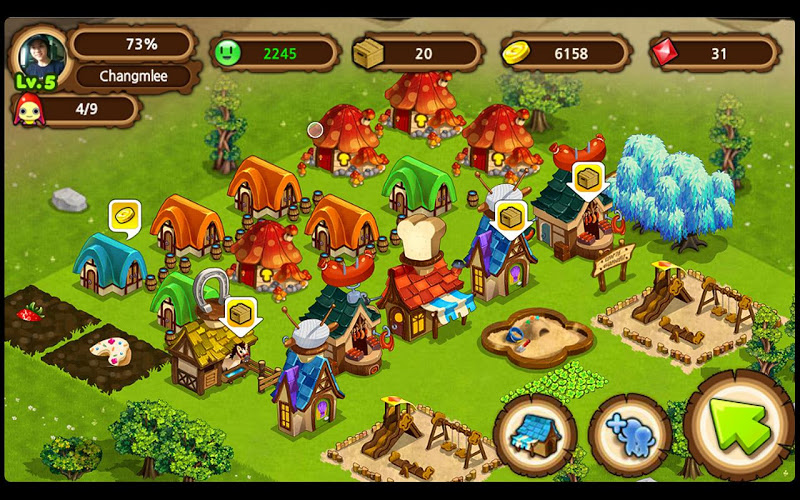Open the build menu with blue house icon
800x500 pixels.
pos(534,432)
